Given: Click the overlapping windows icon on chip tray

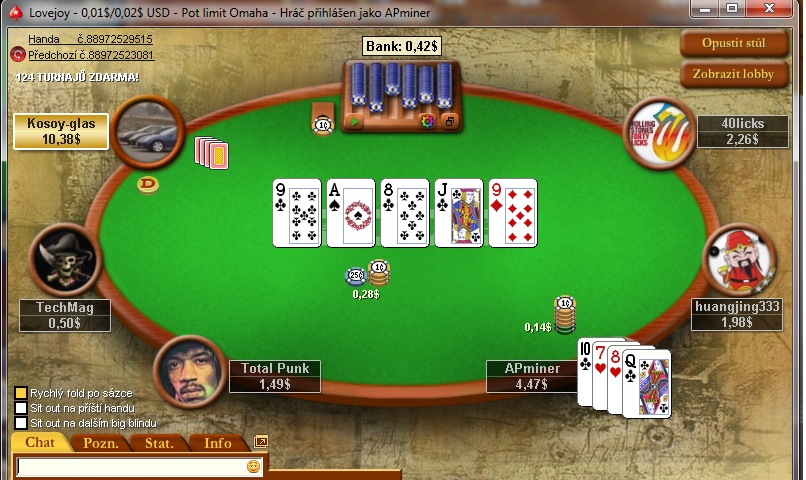Looking at the screenshot, I should click(449, 122).
